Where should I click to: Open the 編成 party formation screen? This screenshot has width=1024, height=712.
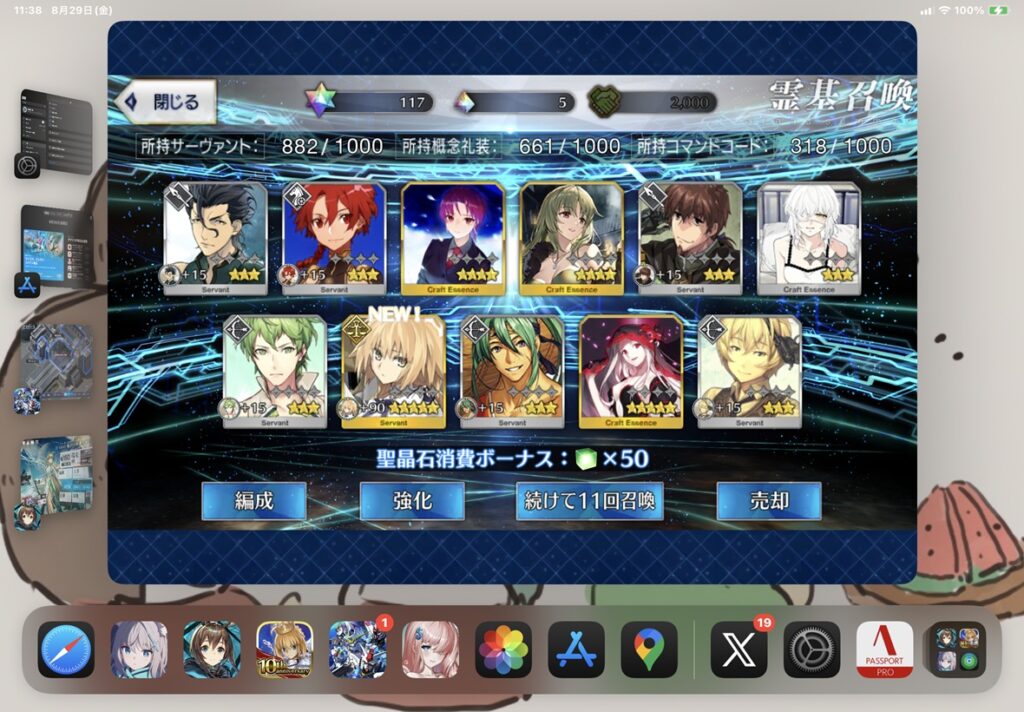coord(253,501)
